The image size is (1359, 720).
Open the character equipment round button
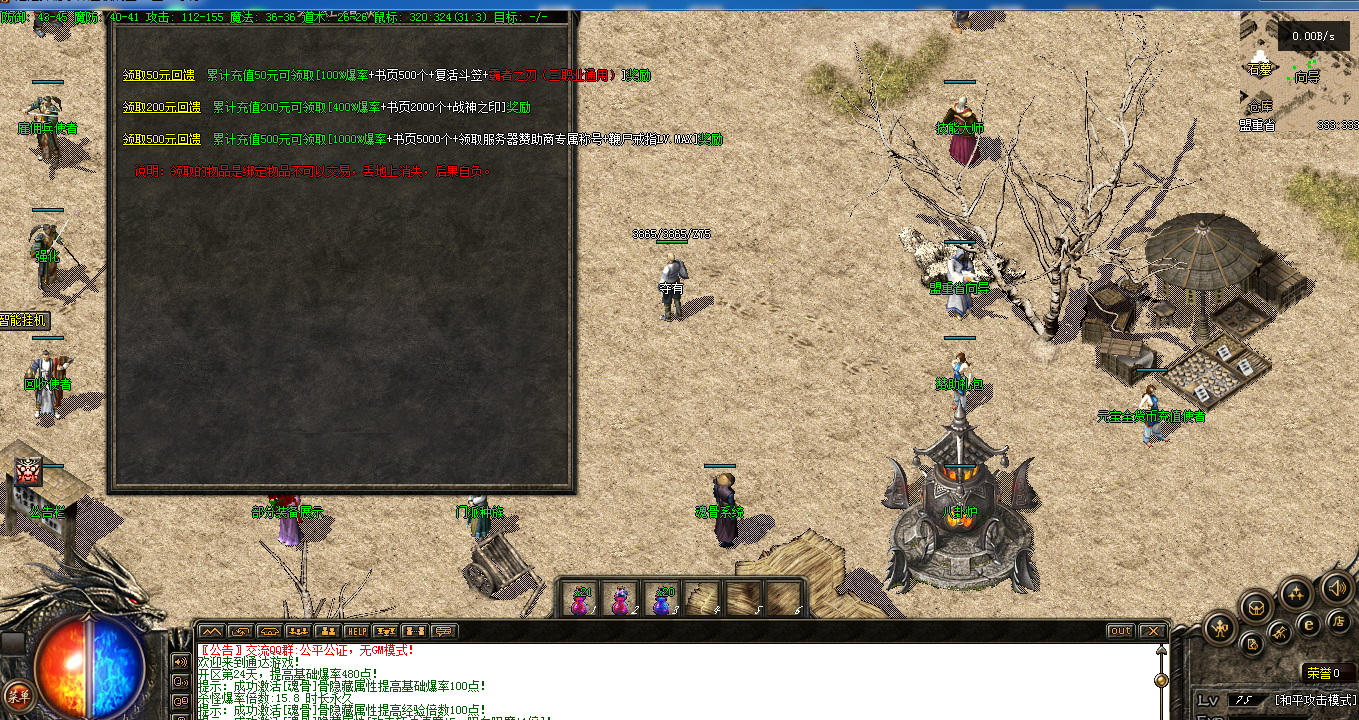(1219, 628)
